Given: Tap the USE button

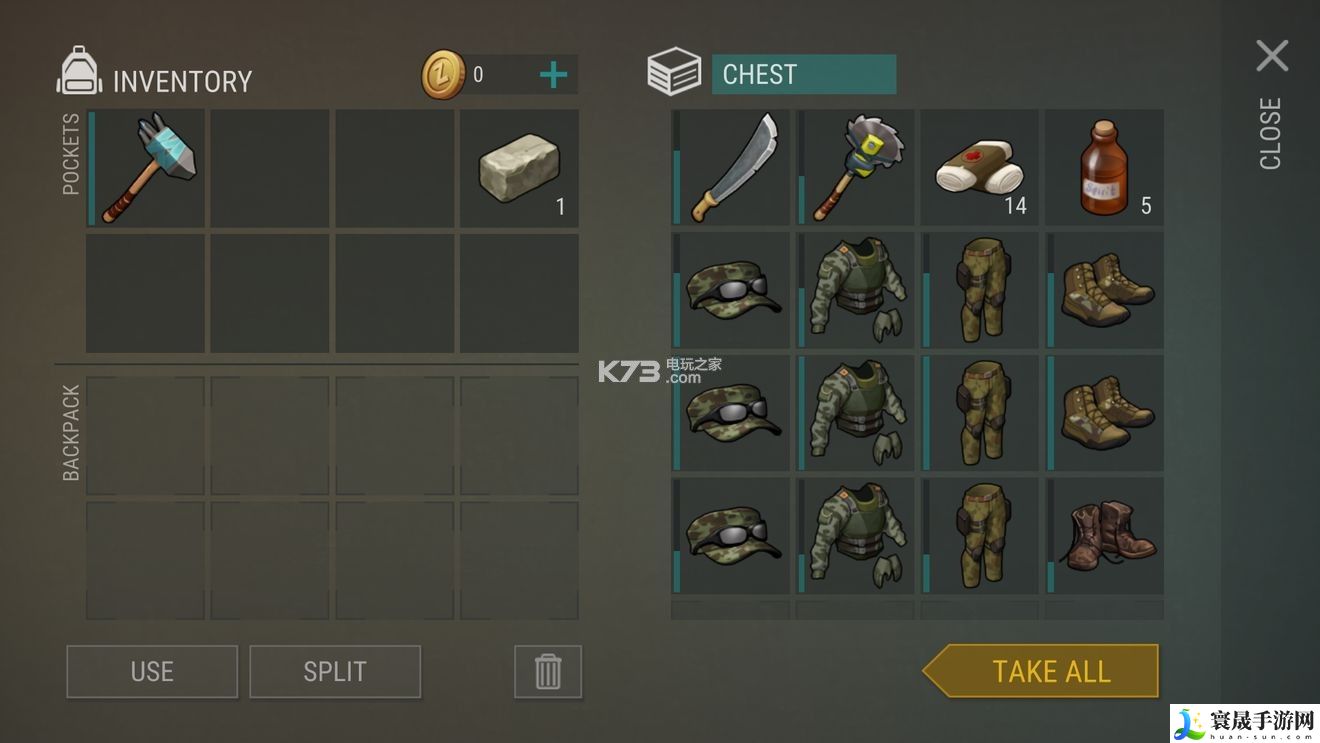Looking at the screenshot, I should 152,671.
